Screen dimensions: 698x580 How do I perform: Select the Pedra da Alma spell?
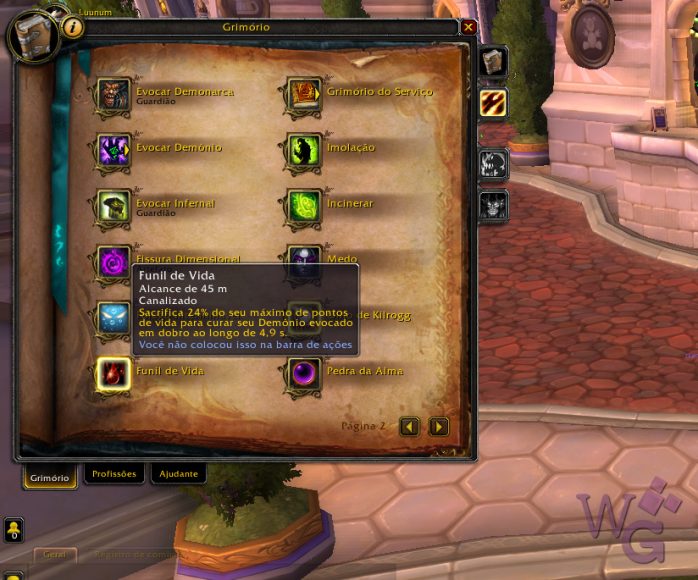click(303, 373)
